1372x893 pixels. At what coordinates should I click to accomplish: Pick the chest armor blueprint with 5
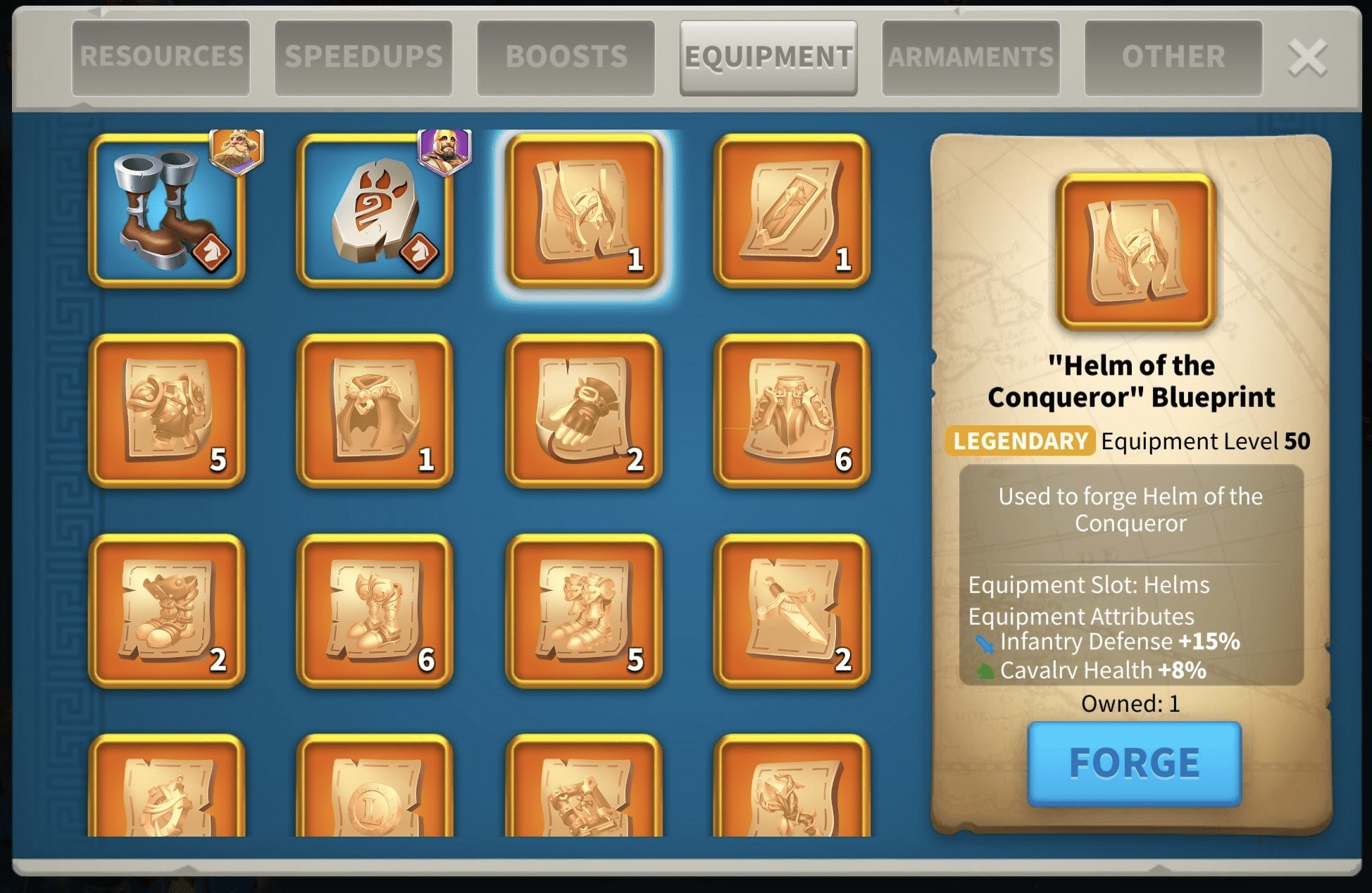click(167, 411)
